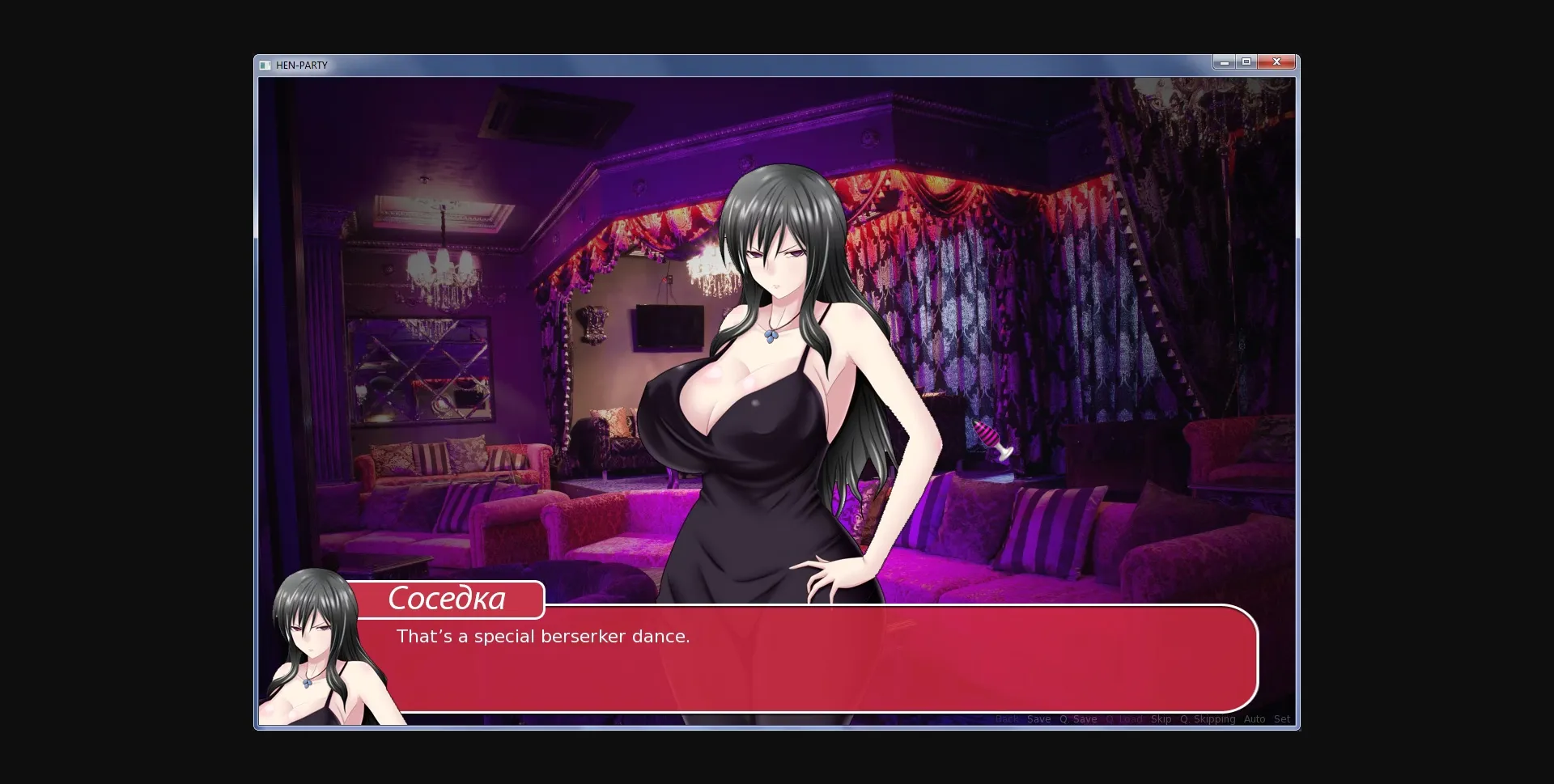The image size is (1554, 784).
Task: Maximize the game window
Action: pos(1248,61)
